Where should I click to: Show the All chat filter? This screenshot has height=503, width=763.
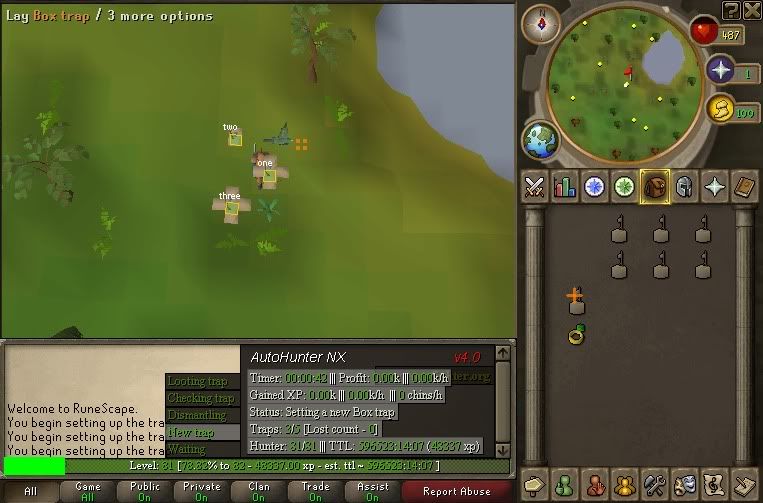point(30,491)
